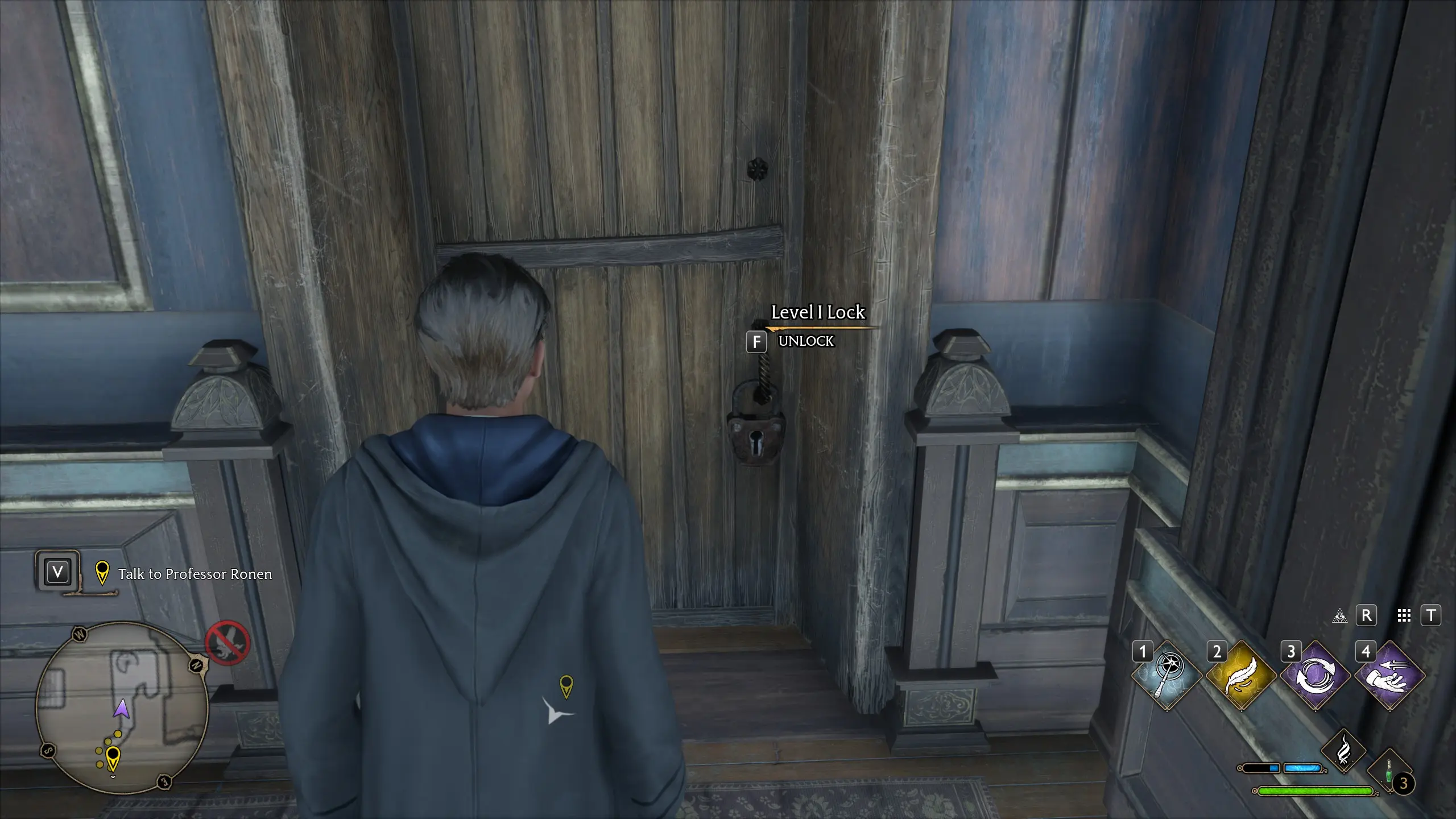Click the yellow quest marker pin on the minimap
The image size is (1456, 819).
coord(113,756)
